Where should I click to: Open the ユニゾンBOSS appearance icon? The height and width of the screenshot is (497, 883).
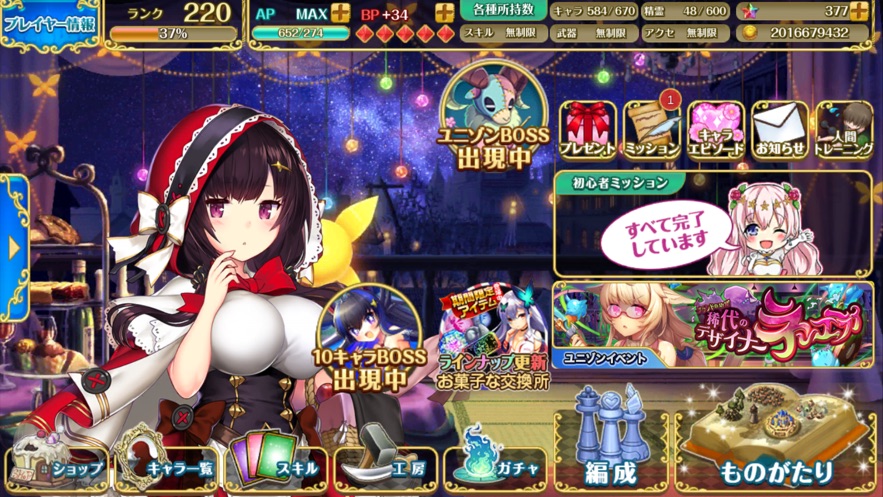[497, 118]
